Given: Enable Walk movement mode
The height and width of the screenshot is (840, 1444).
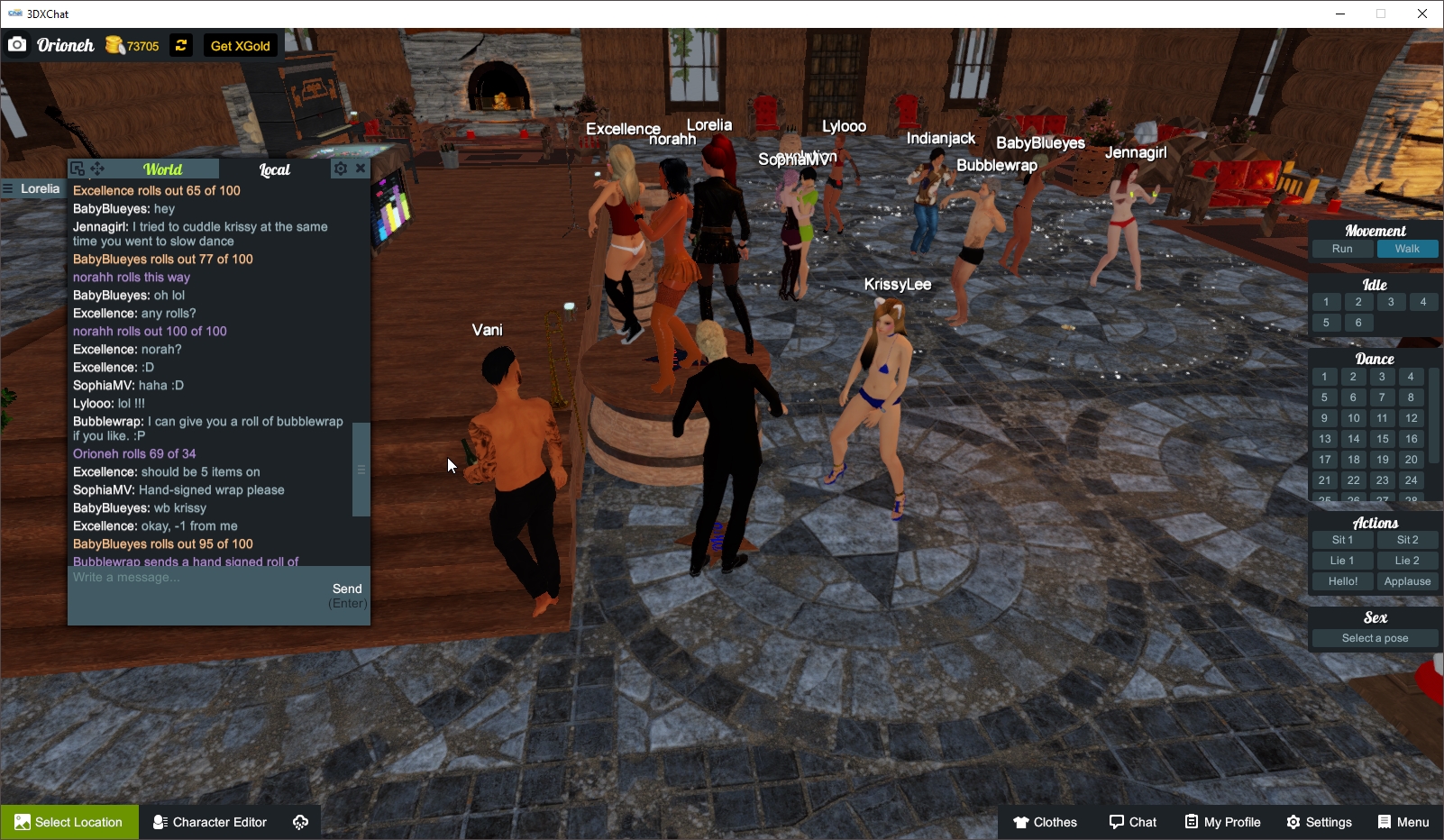Looking at the screenshot, I should pyautogui.click(x=1407, y=248).
